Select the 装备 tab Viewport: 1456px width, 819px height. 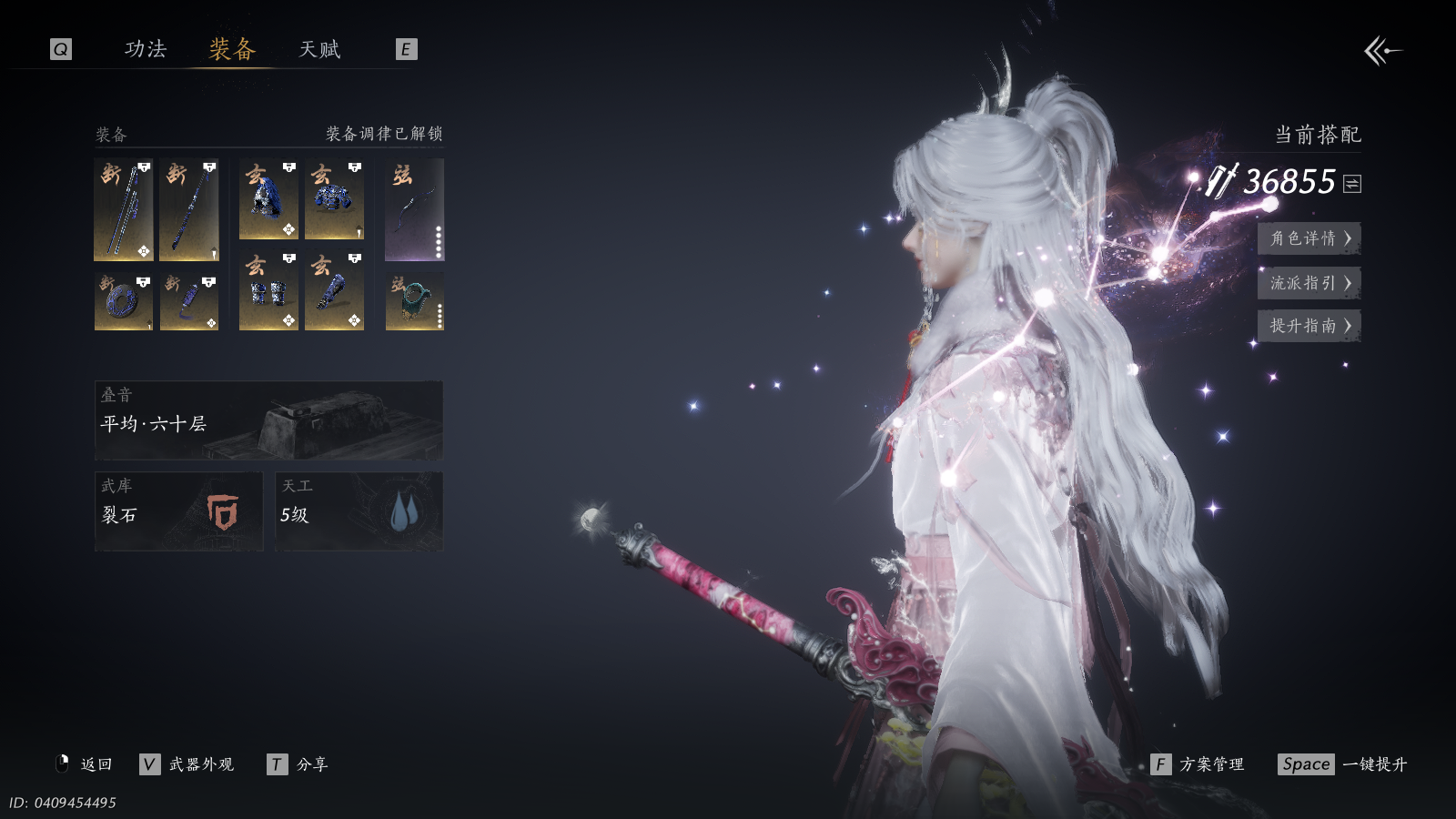(x=232, y=49)
